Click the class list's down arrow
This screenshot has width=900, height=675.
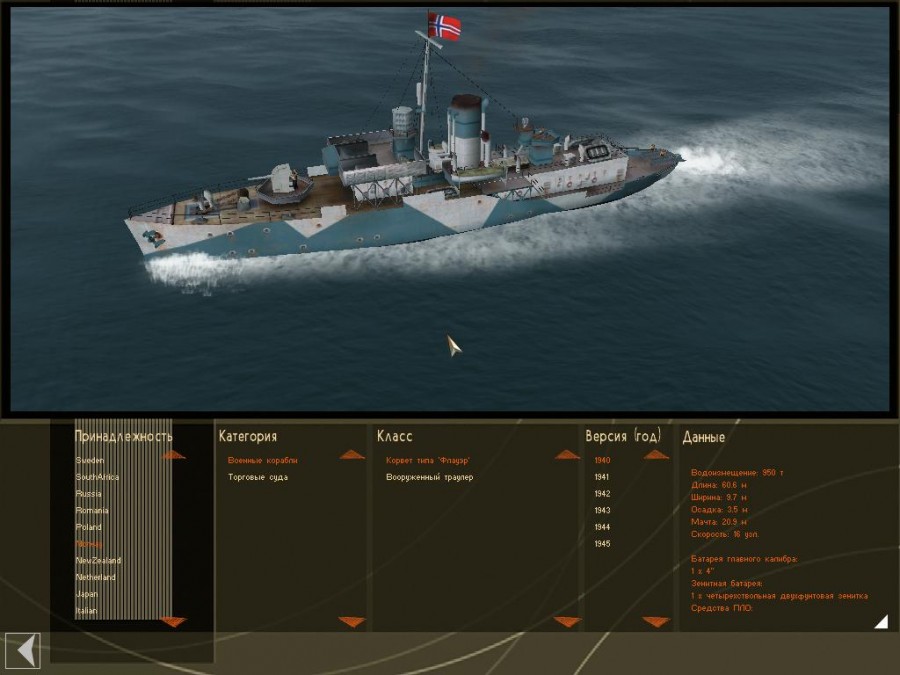[567, 622]
